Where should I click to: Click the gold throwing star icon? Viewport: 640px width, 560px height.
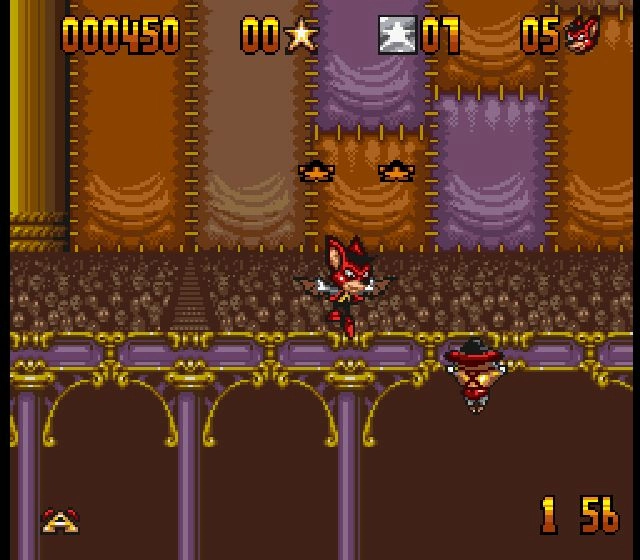[x=300, y=36]
